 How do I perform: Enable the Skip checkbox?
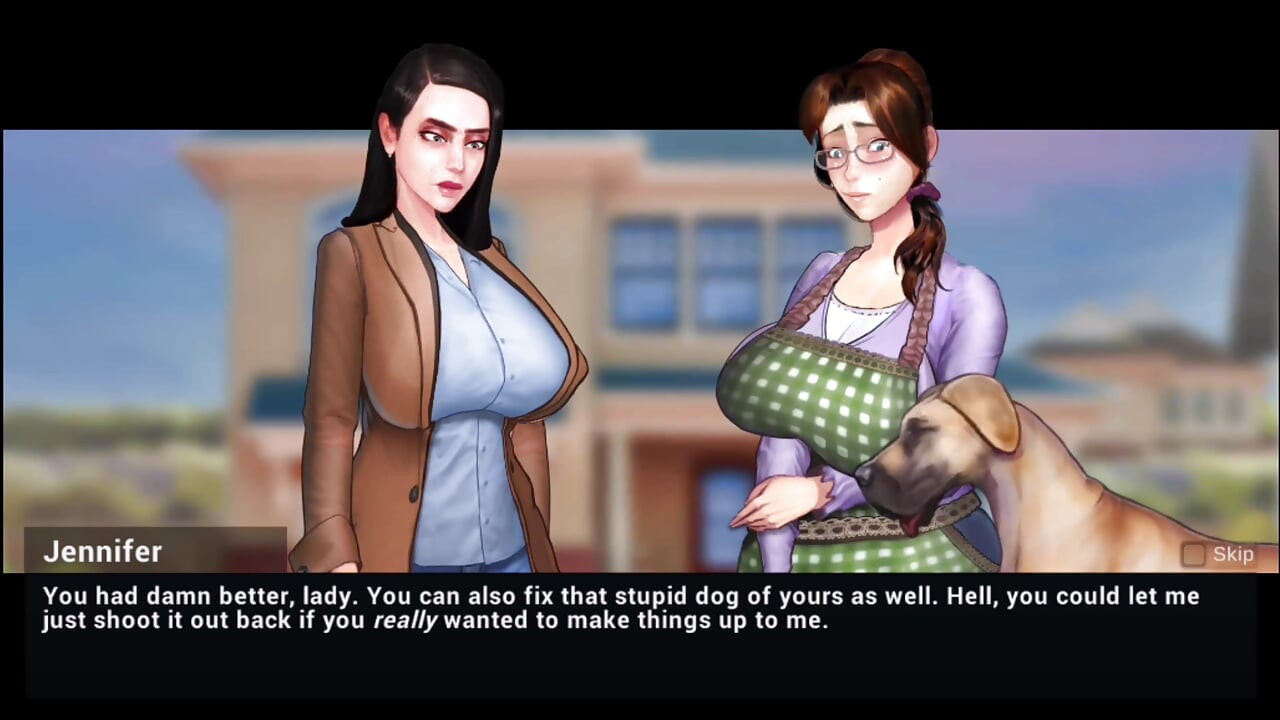tap(1193, 555)
